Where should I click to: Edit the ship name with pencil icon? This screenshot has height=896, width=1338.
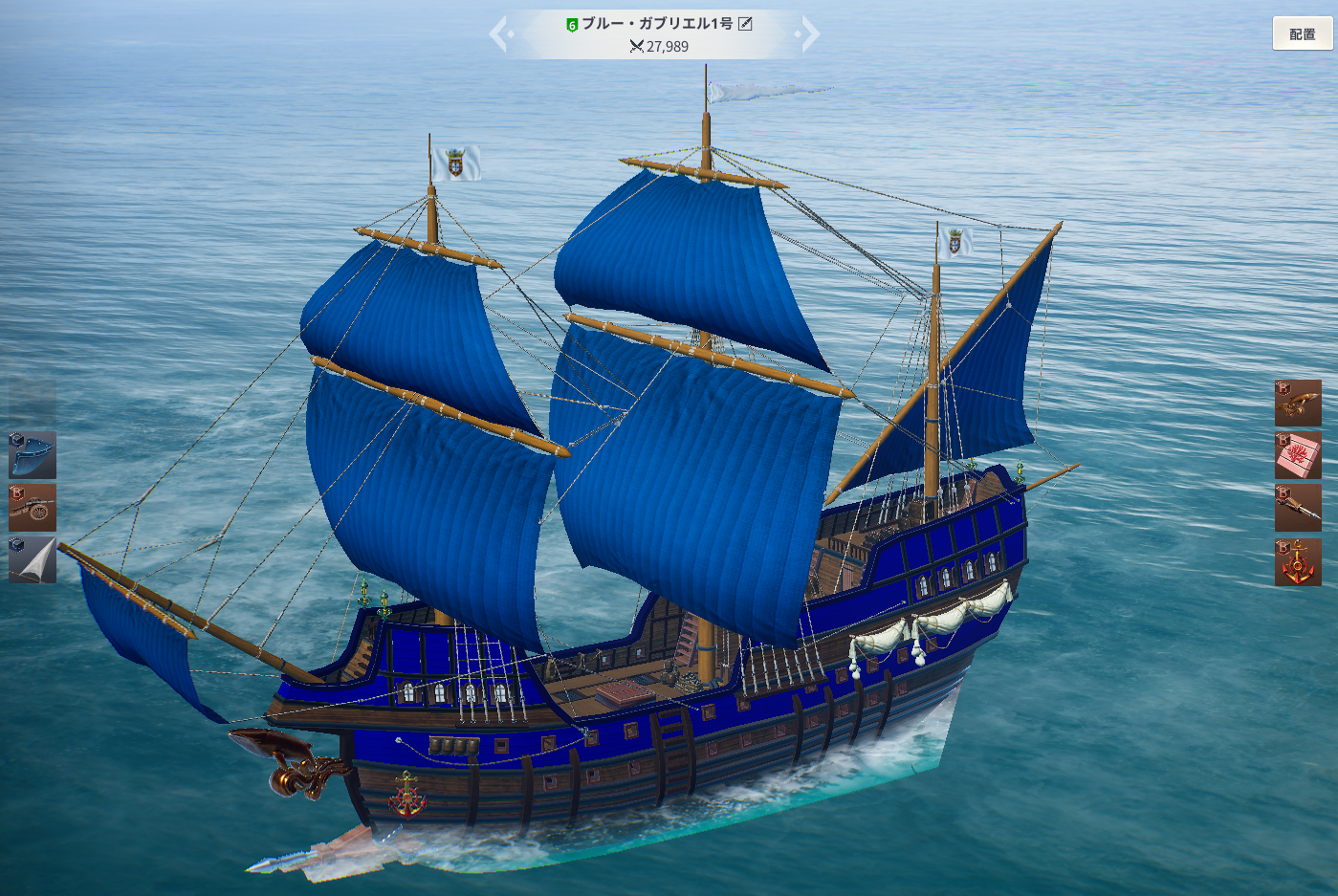(x=745, y=24)
